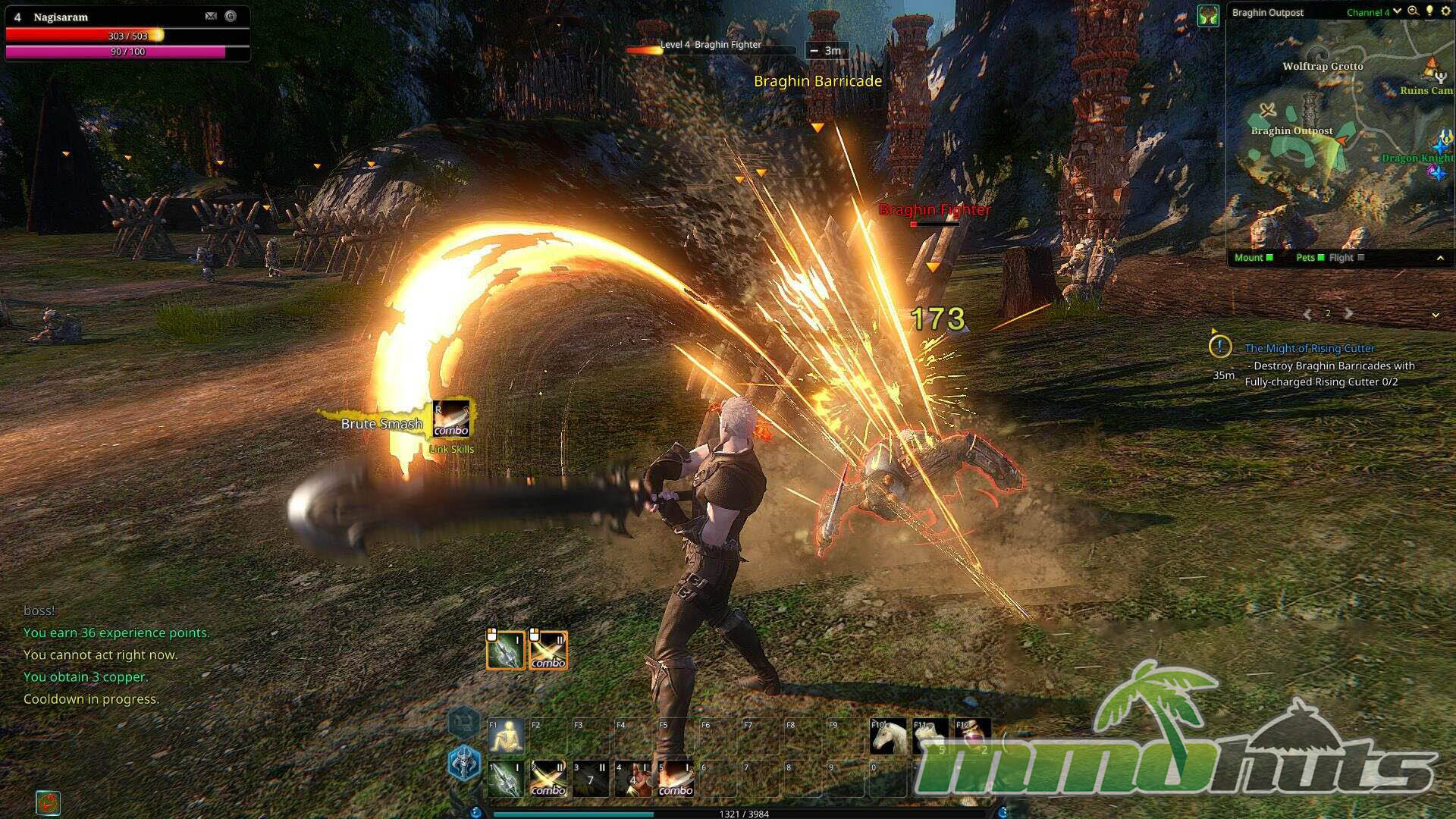Click the lightbulb icon above the minimap
Image resolution: width=1456 pixels, height=819 pixels.
tap(1429, 11)
